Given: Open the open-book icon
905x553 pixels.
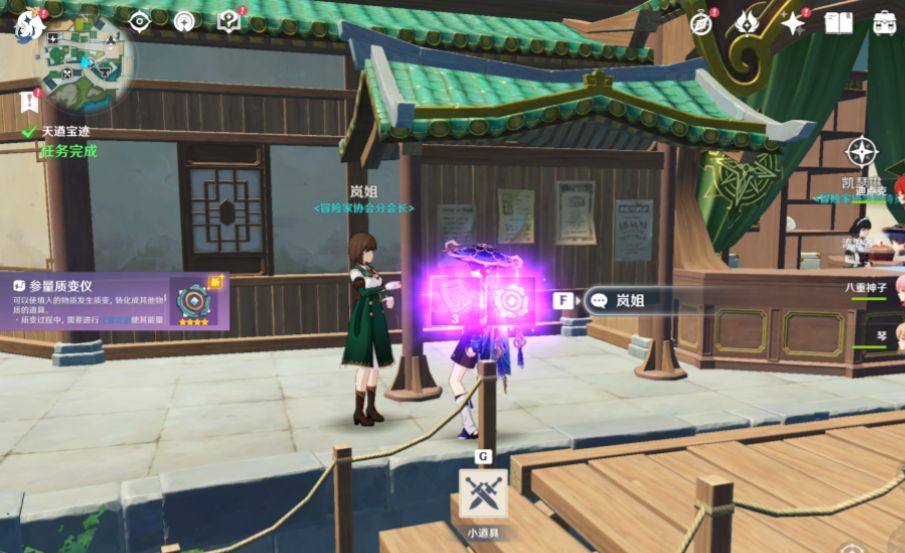Looking at the screenshot, I should pyautogui.click(x=838, y=23).
